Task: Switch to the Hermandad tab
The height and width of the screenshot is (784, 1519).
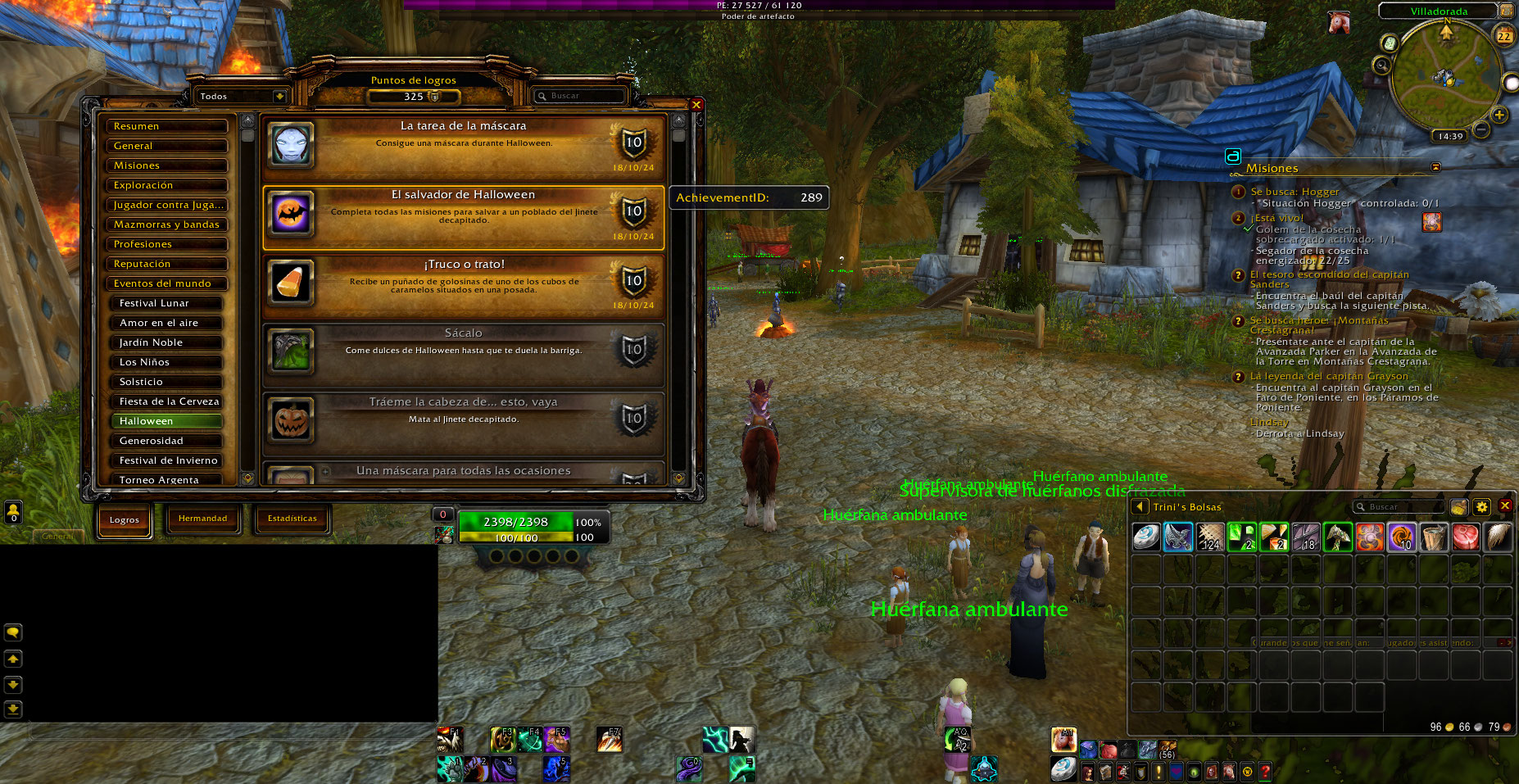Action: pos(203,519)
